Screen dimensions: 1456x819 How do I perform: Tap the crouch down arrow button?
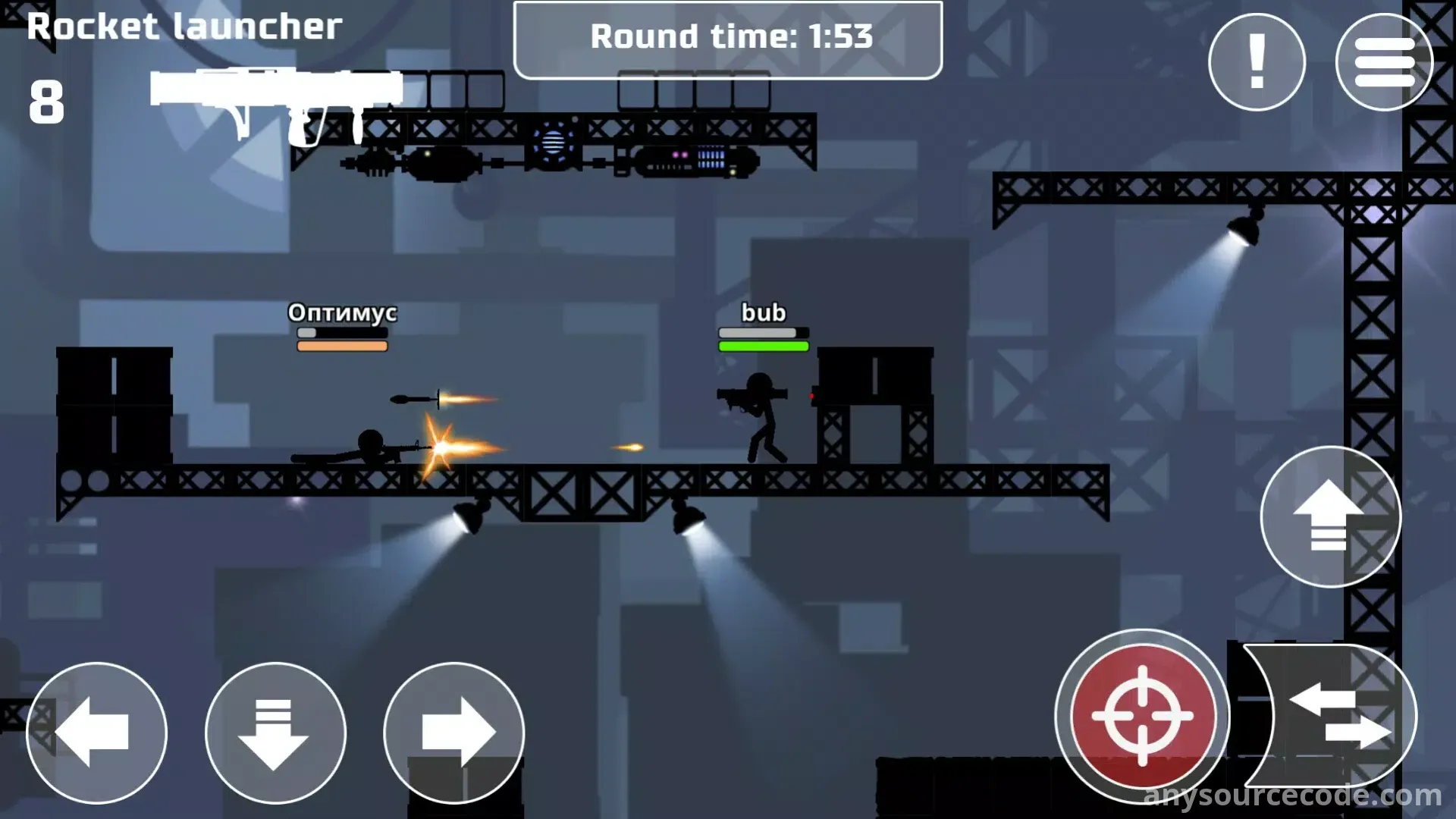click(x=275, y=733)
